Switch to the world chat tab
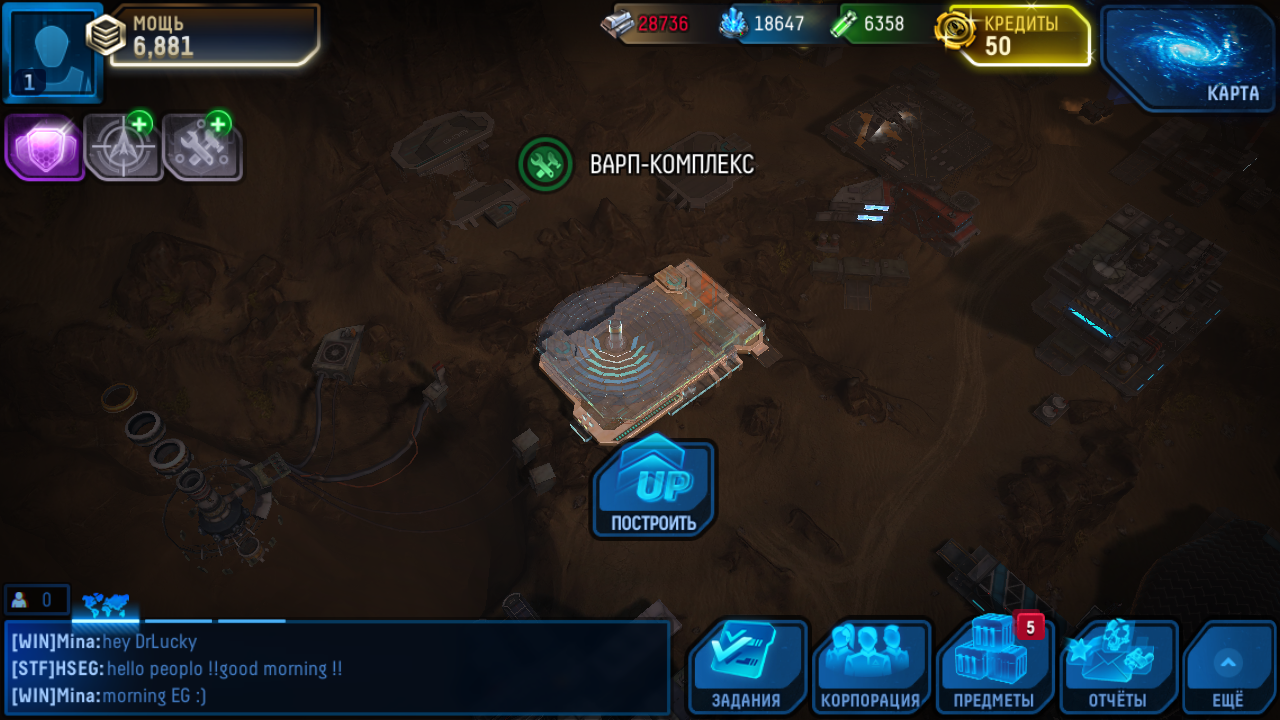 click(105, 603)
